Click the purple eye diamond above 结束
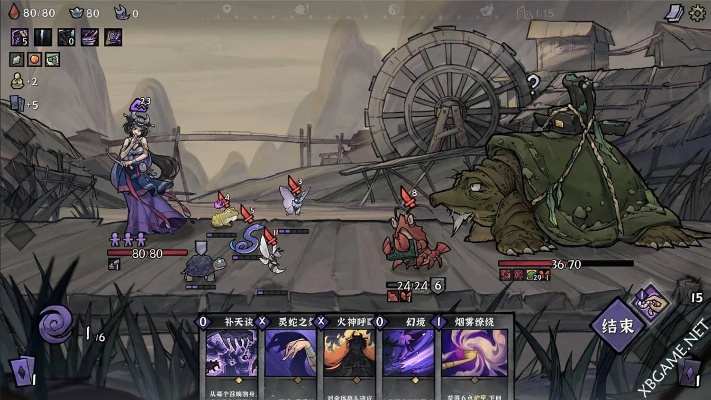The image size is (711, 400). click(650, 301)
